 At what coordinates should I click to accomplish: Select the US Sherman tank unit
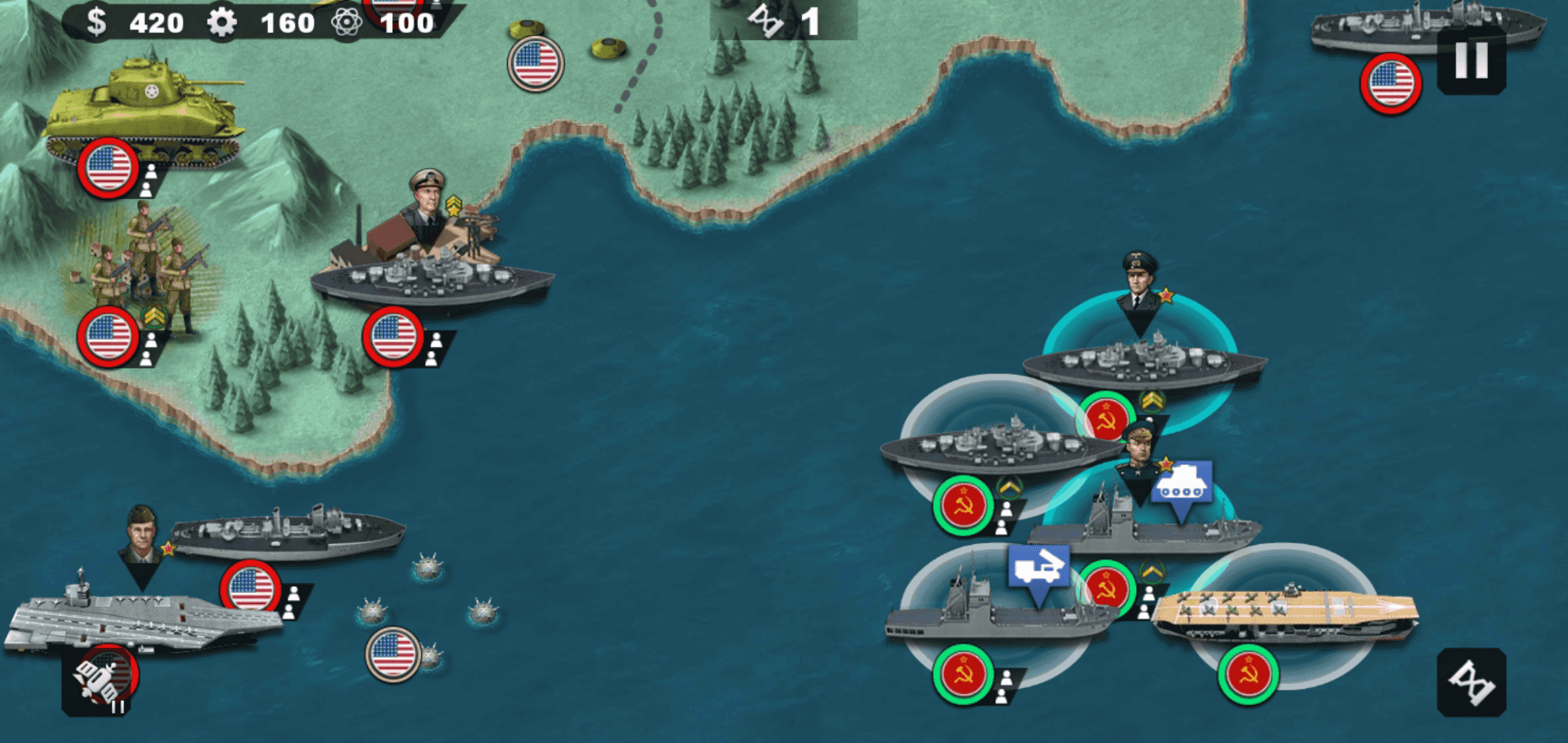coord(143,112)
